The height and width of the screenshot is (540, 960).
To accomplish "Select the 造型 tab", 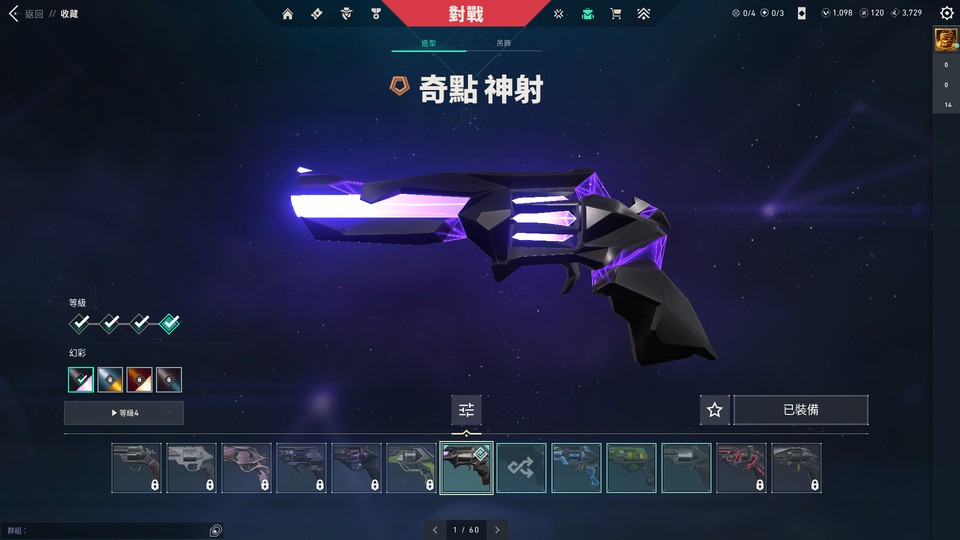I will pos(429,44).
